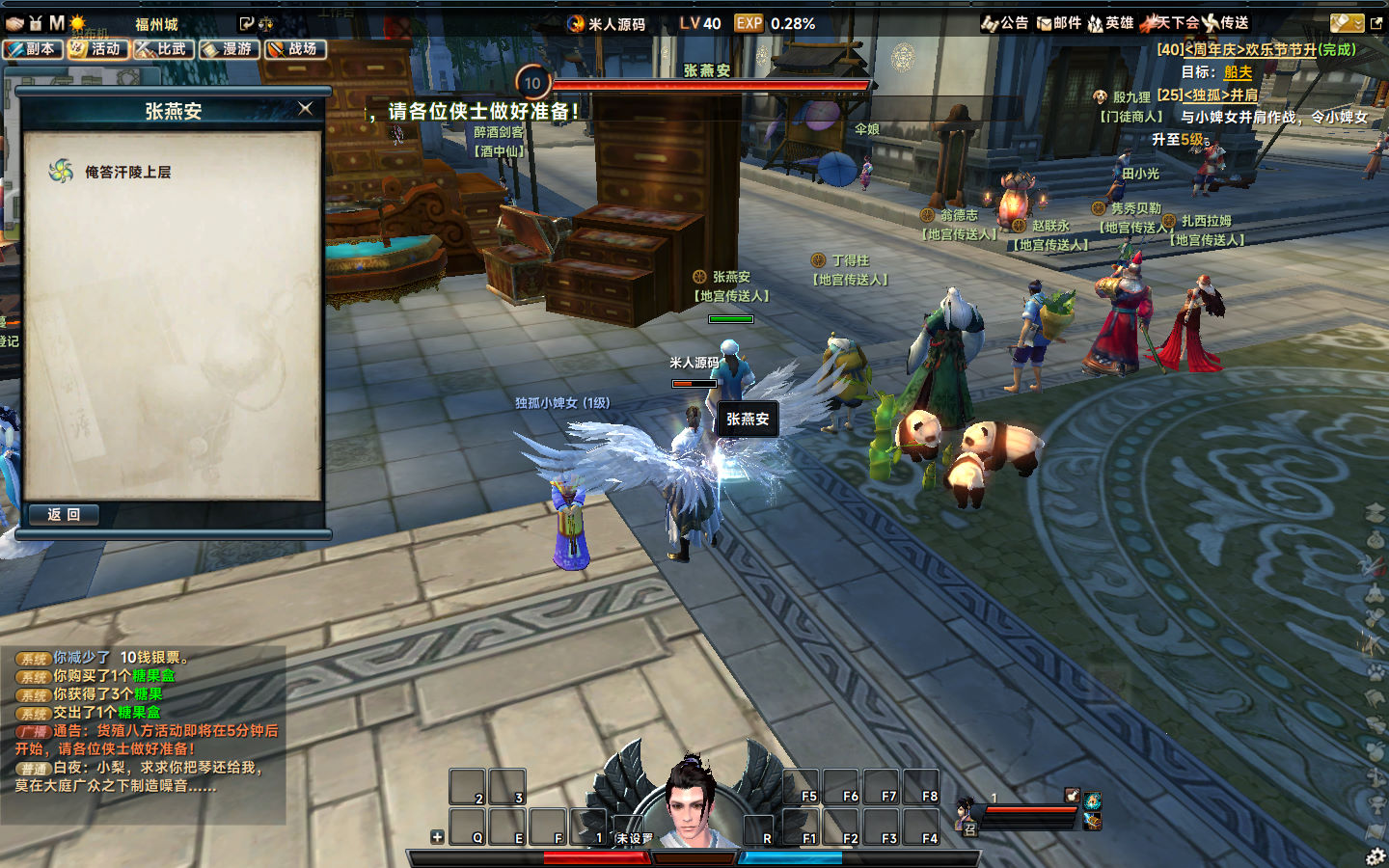
Task: Open the 英雄 heroes panel
Action: tap(1110, 23)
